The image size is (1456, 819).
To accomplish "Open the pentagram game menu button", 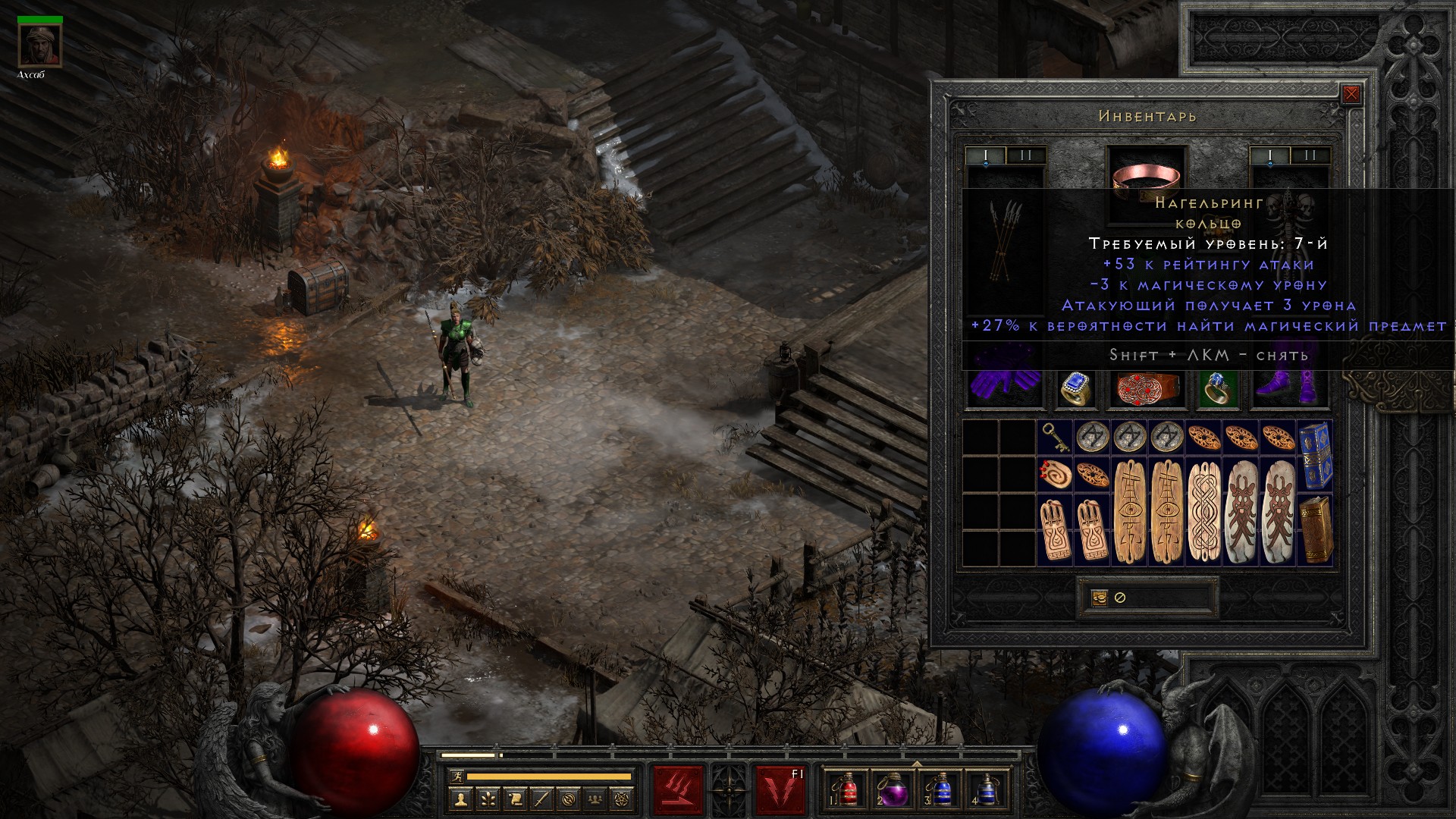I will click(x=623, y=799).
